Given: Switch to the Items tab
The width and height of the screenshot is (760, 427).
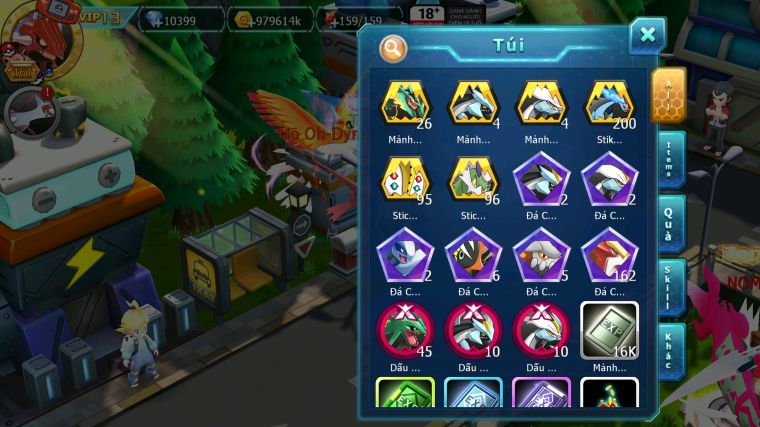Looking at the screenshot, I should (x=669, y=159).
